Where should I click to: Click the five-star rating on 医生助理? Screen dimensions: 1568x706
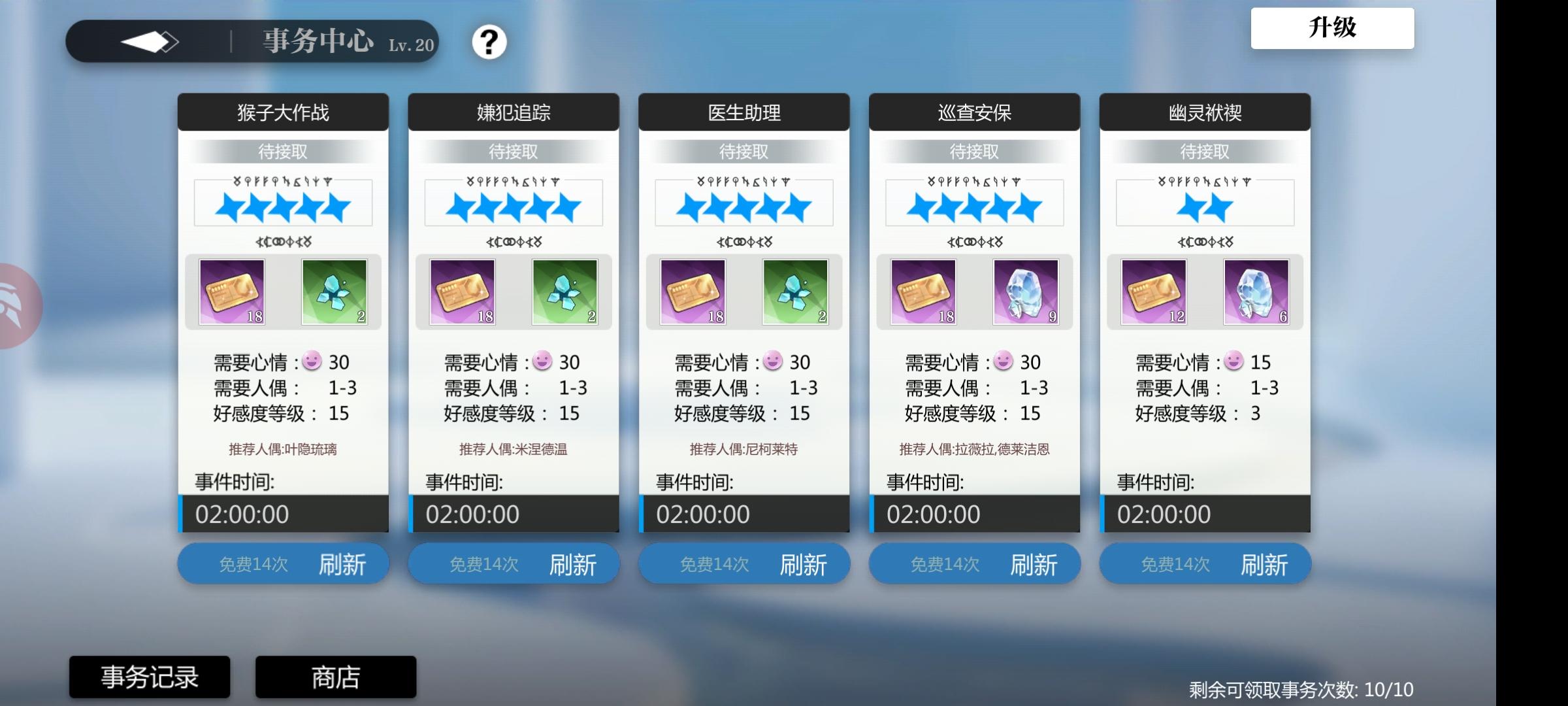click(744, 203)
